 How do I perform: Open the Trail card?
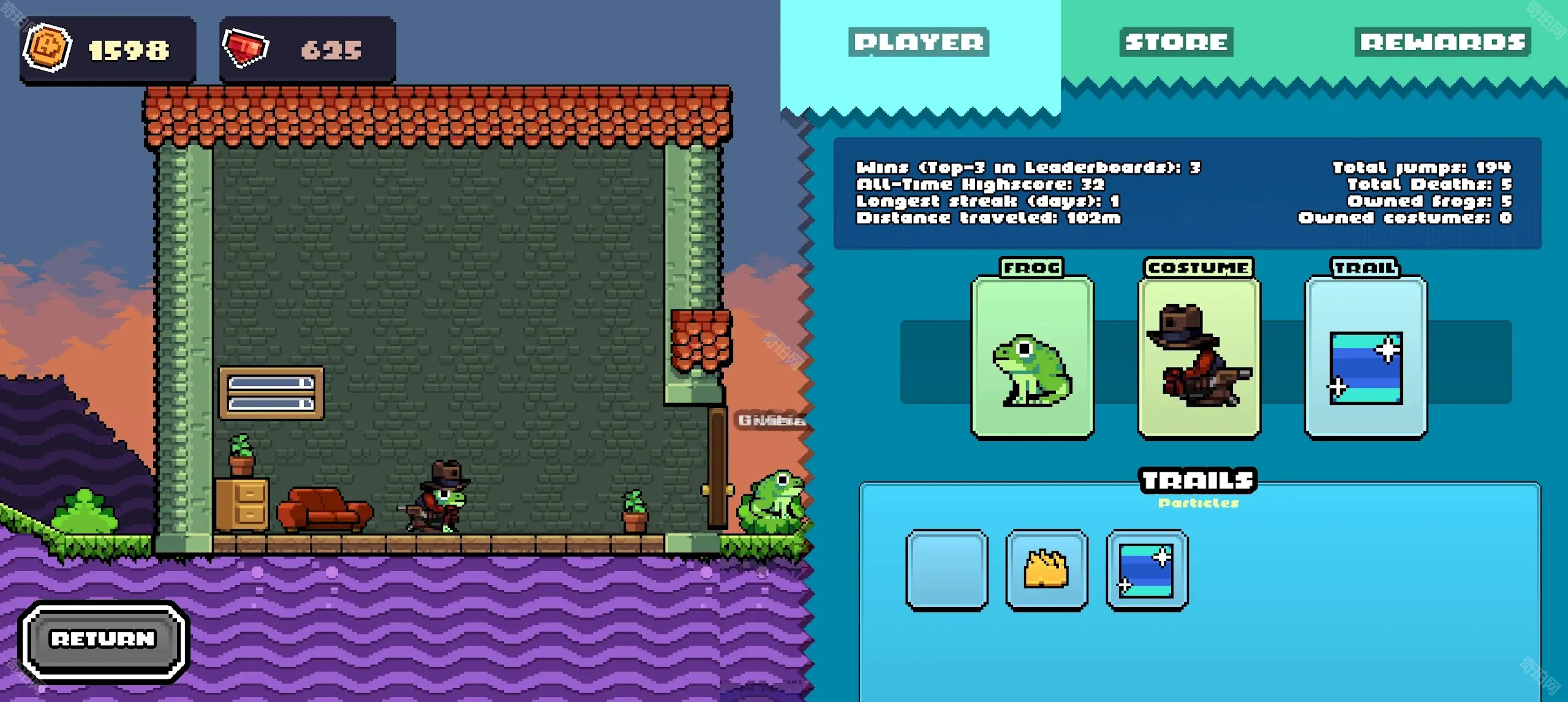point(1365,358)
